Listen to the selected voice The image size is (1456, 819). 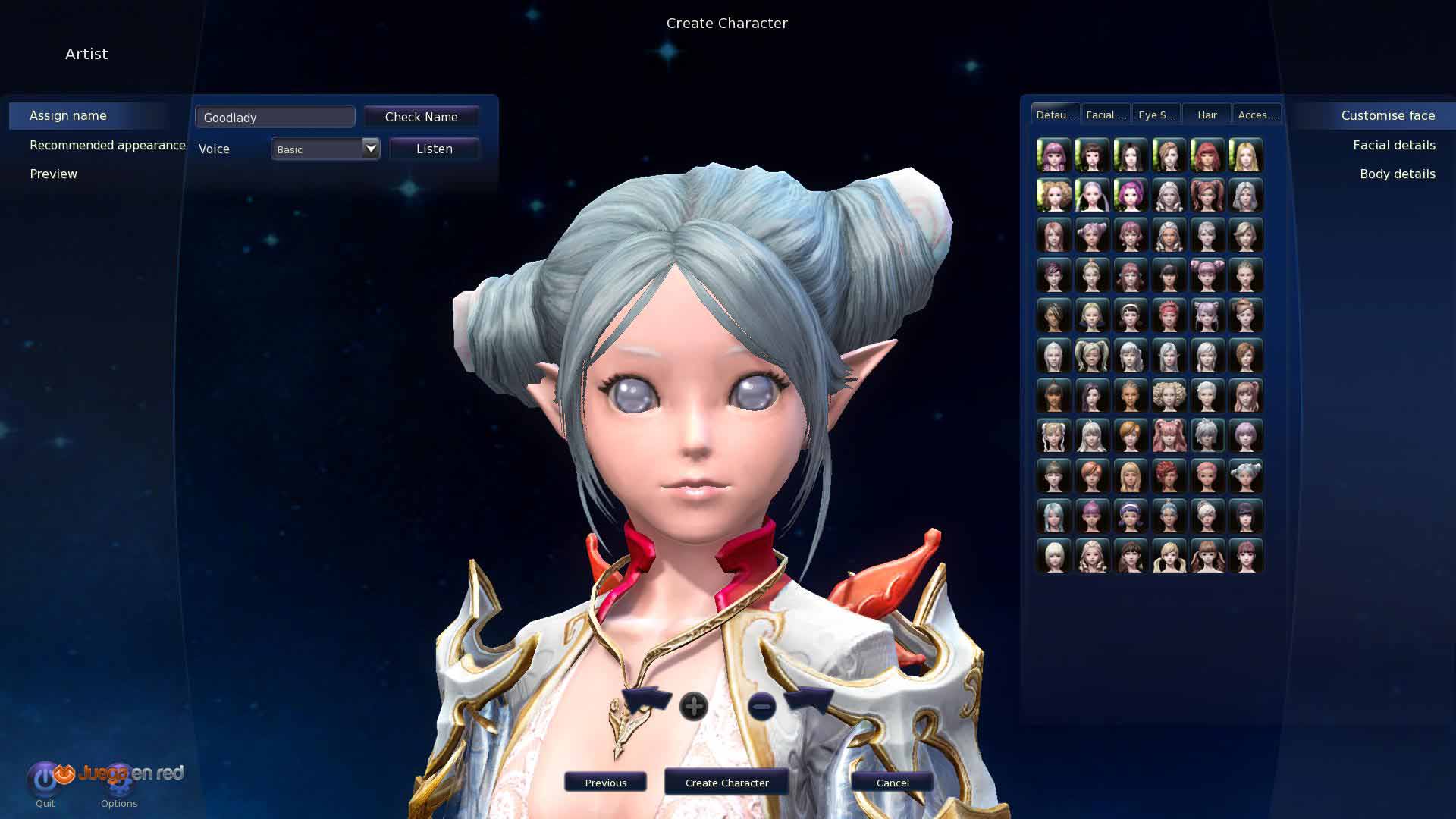[x=434, y=149]
